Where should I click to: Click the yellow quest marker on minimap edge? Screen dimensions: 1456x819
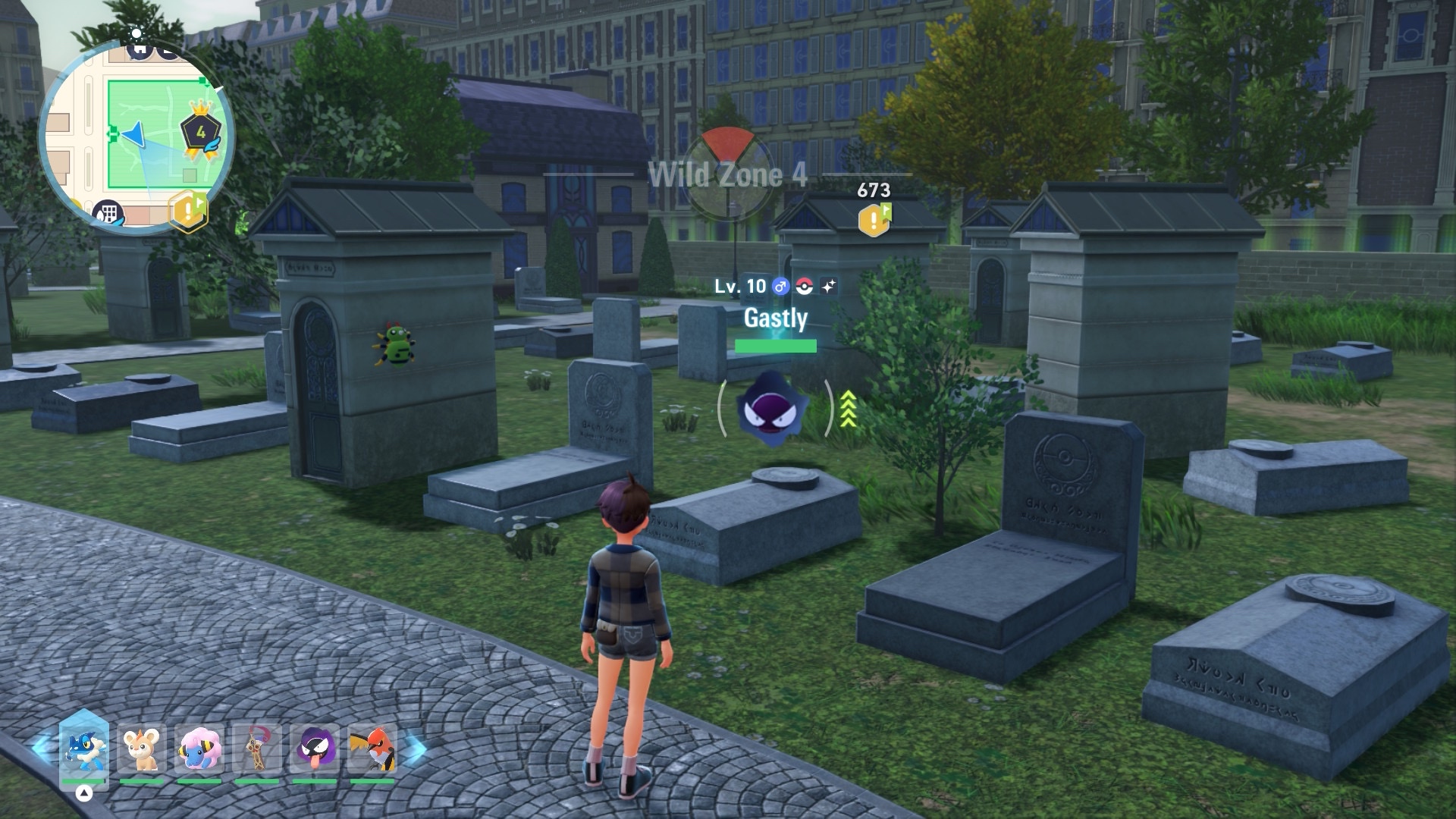[187, 210]
